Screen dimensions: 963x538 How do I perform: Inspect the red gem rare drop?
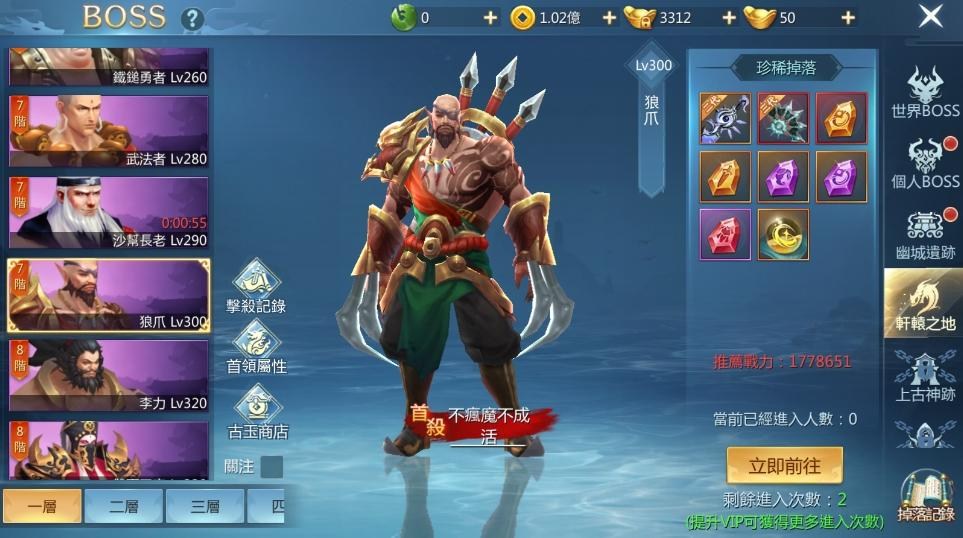point(725,234)
